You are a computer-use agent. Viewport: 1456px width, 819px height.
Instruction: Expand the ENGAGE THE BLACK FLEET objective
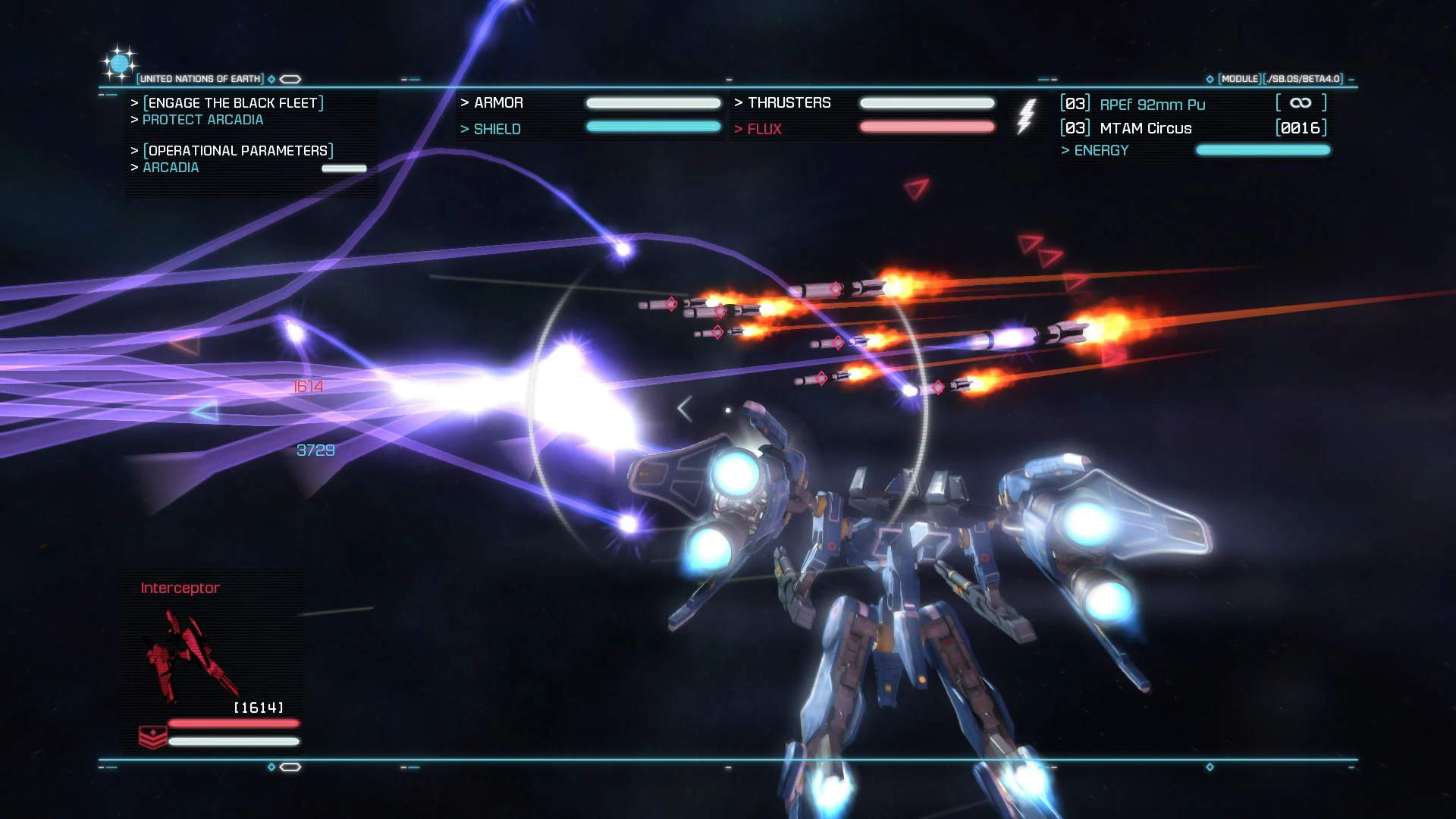231,103
